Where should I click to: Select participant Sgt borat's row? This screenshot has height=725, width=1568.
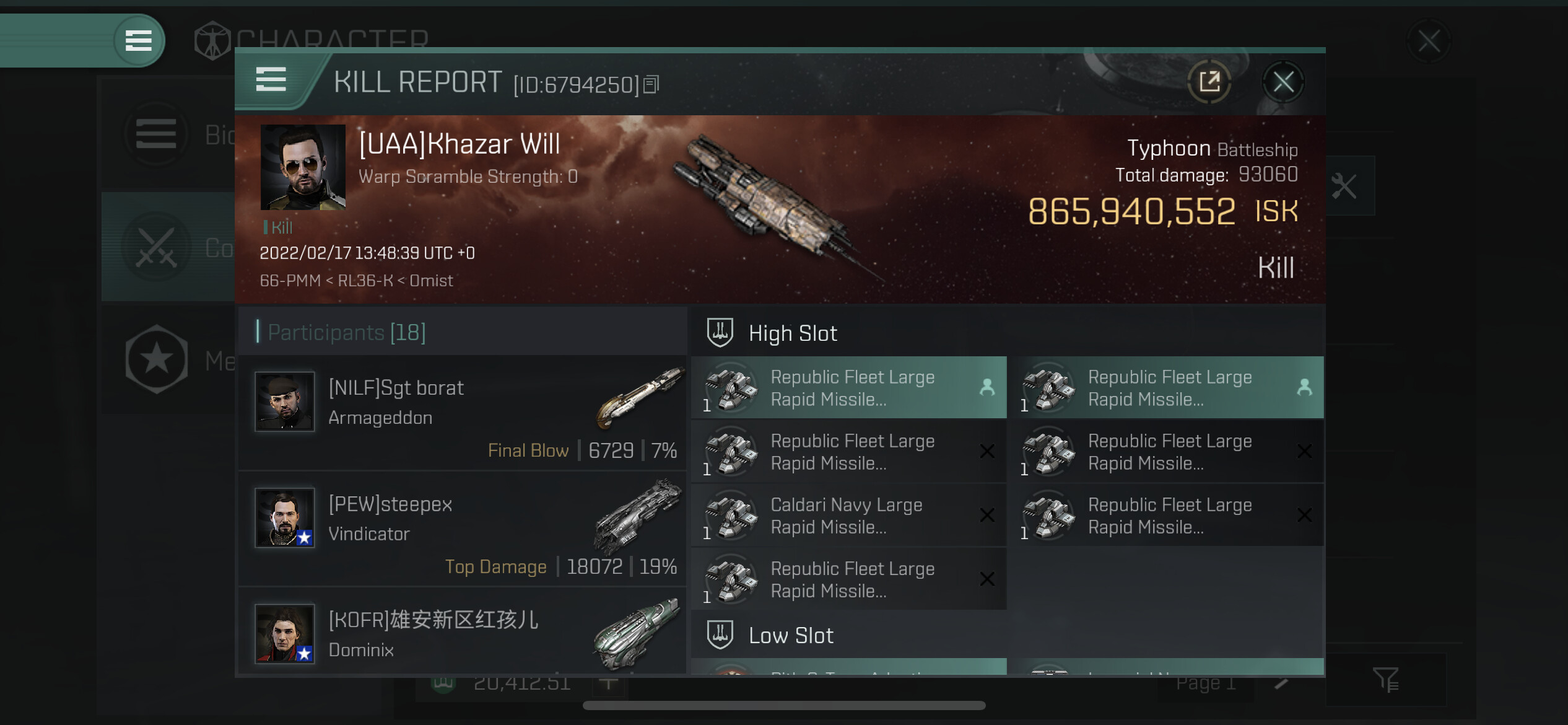coord(462,412)
